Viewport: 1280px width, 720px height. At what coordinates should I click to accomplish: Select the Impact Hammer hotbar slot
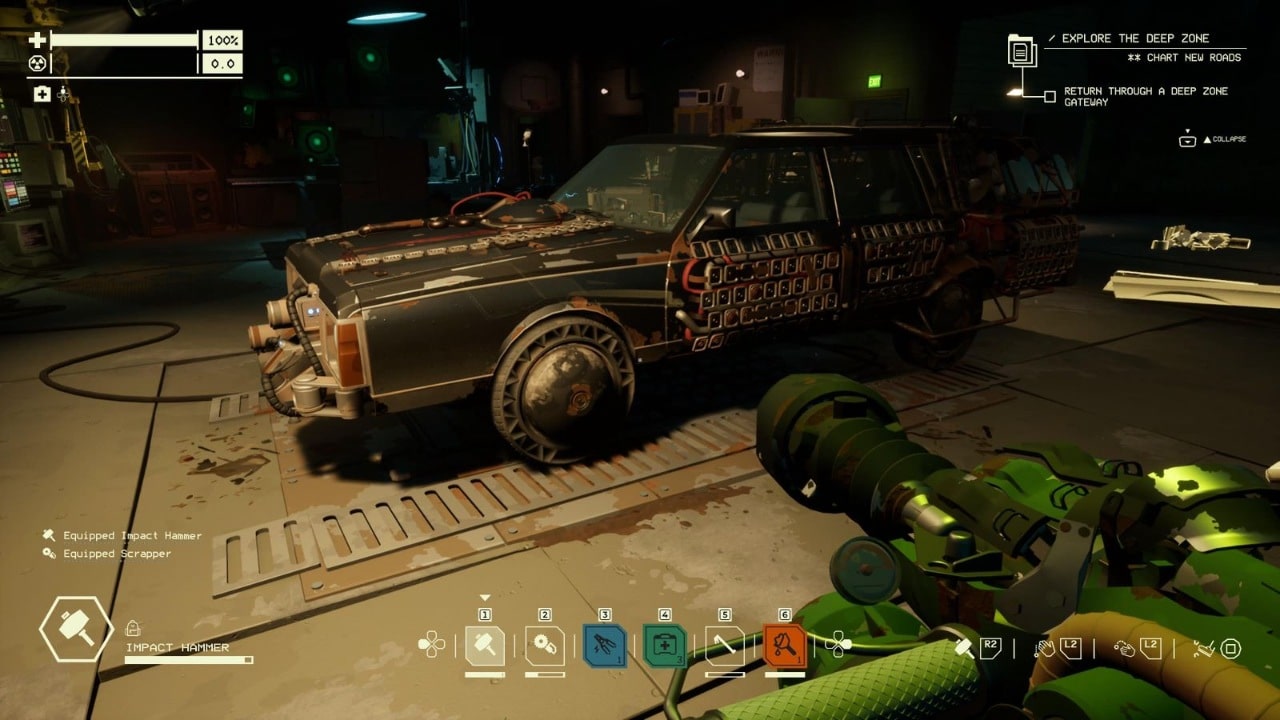pos(485,645)
